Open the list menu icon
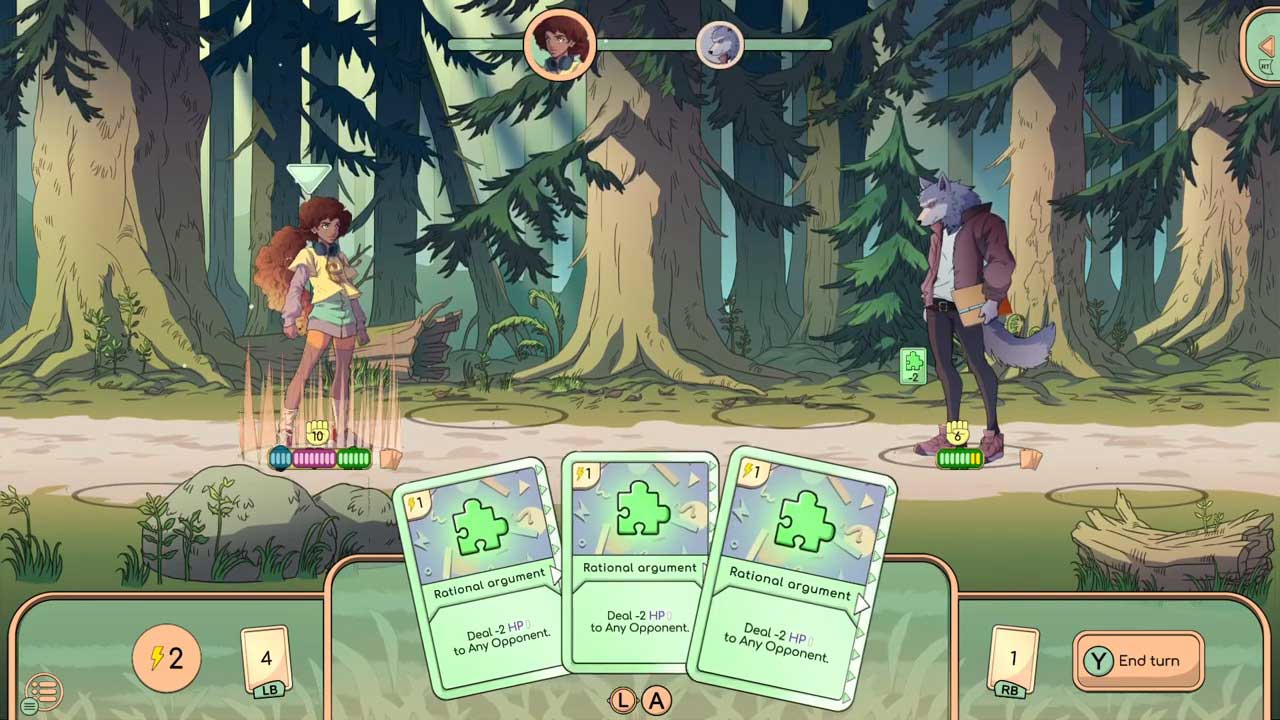Viewport: 1280px width, 720px height. [44, 691]
